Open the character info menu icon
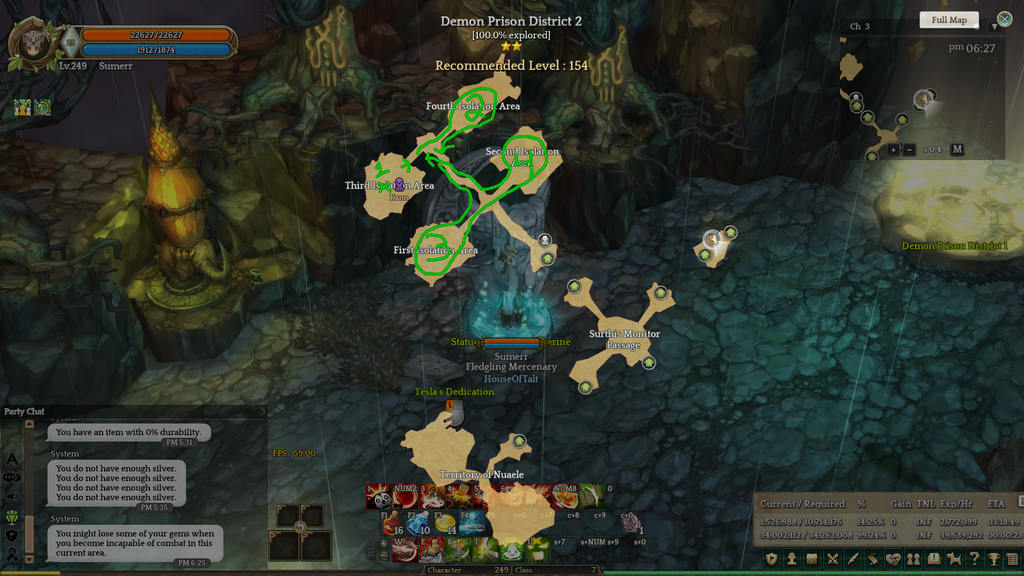Viewport: 1024px width, 576px height. 791,559
